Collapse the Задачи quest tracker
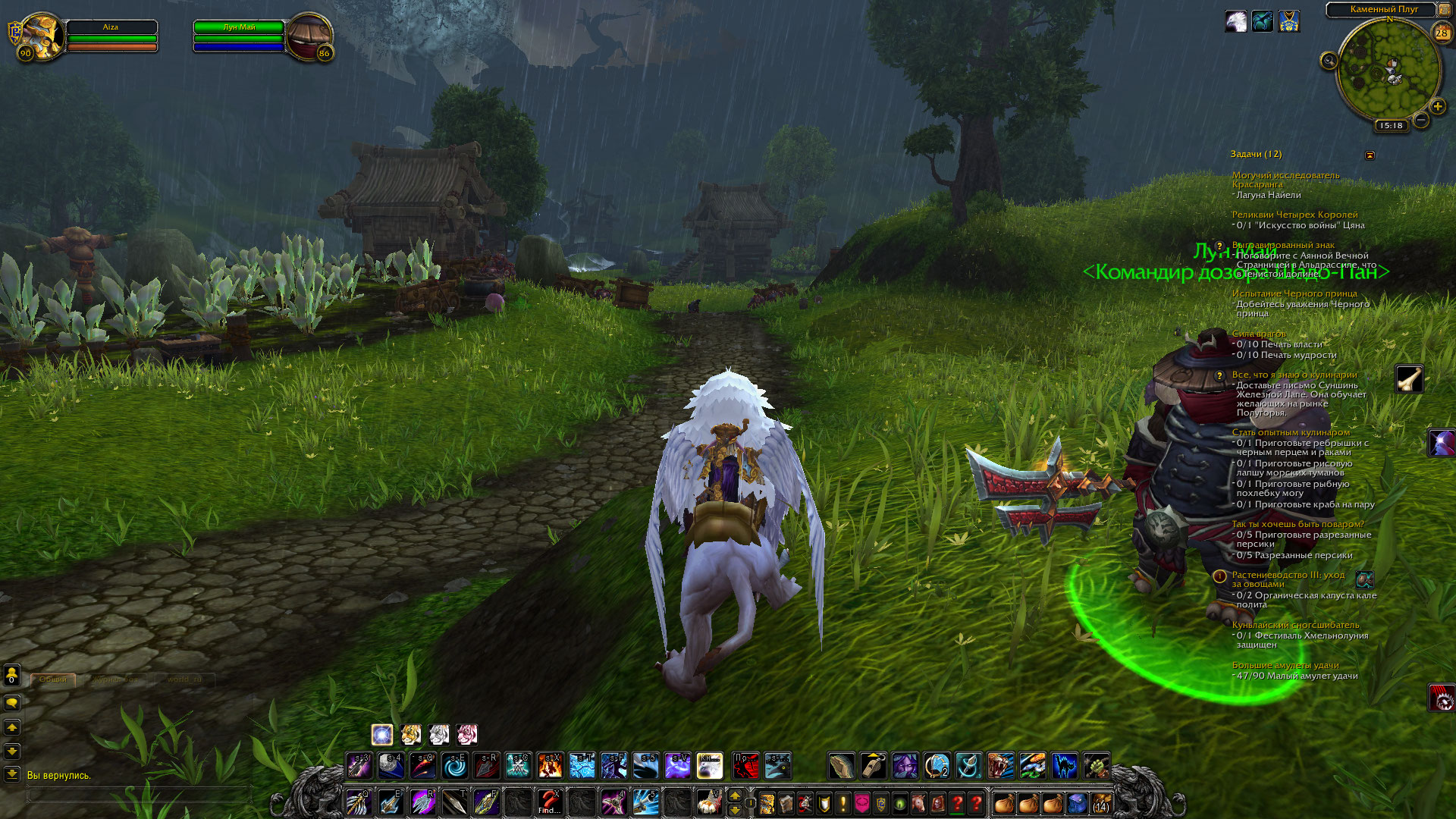The height and width of the screenshot is (819, 1456). click(1370, 155)
